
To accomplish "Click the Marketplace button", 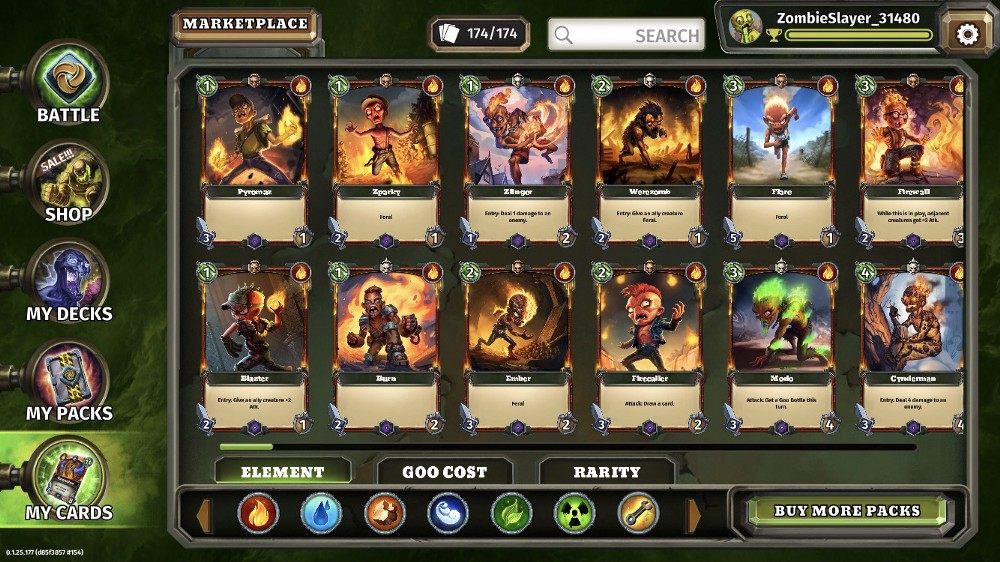I will [x=245, y=25].
